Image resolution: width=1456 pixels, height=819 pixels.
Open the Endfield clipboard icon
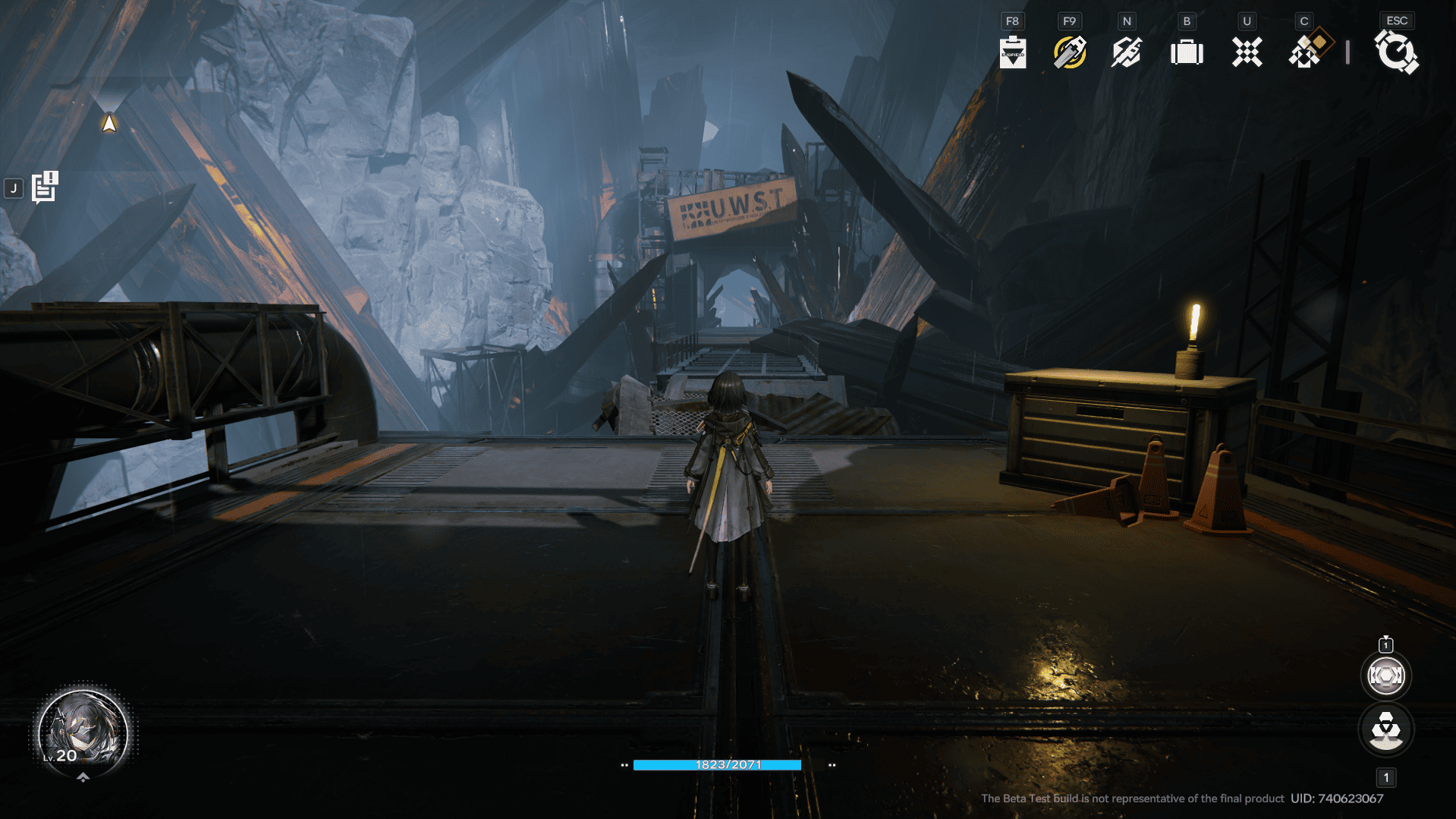[x=1012, y=52]
